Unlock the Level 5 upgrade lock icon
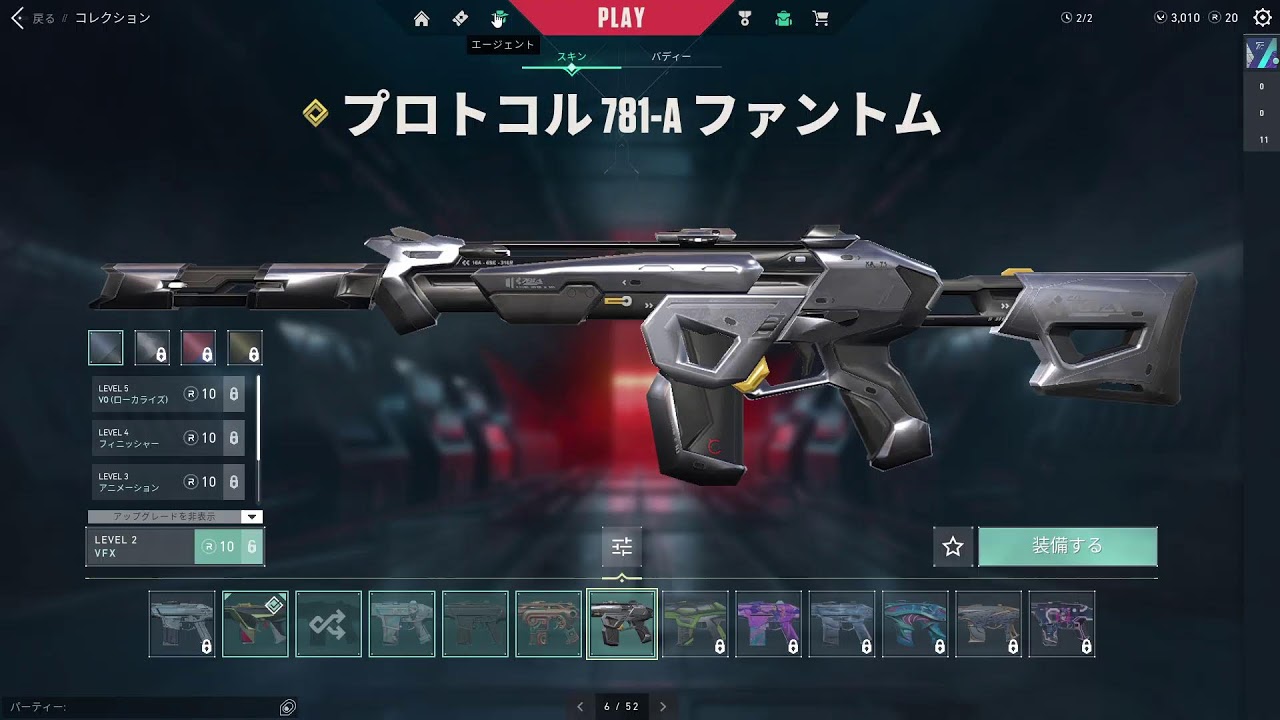Viewport: 1280px width, 720px height. [x=234, y=394]
